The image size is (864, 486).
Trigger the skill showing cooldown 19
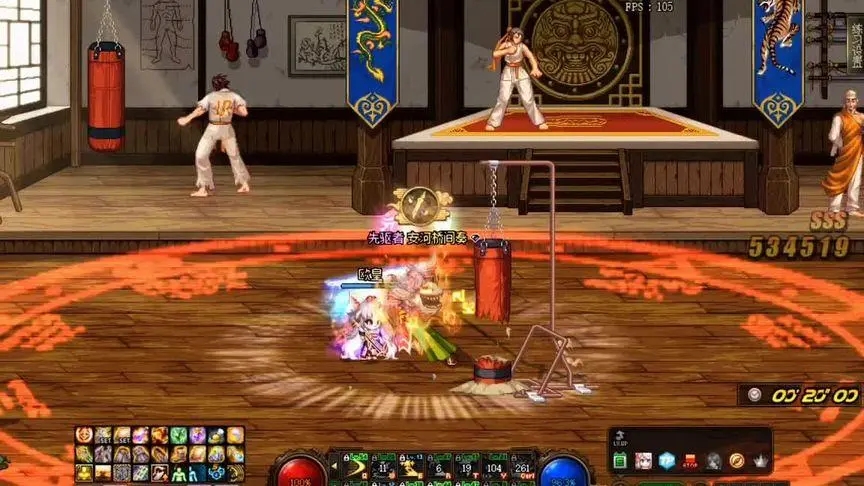(x=466, y=467)
